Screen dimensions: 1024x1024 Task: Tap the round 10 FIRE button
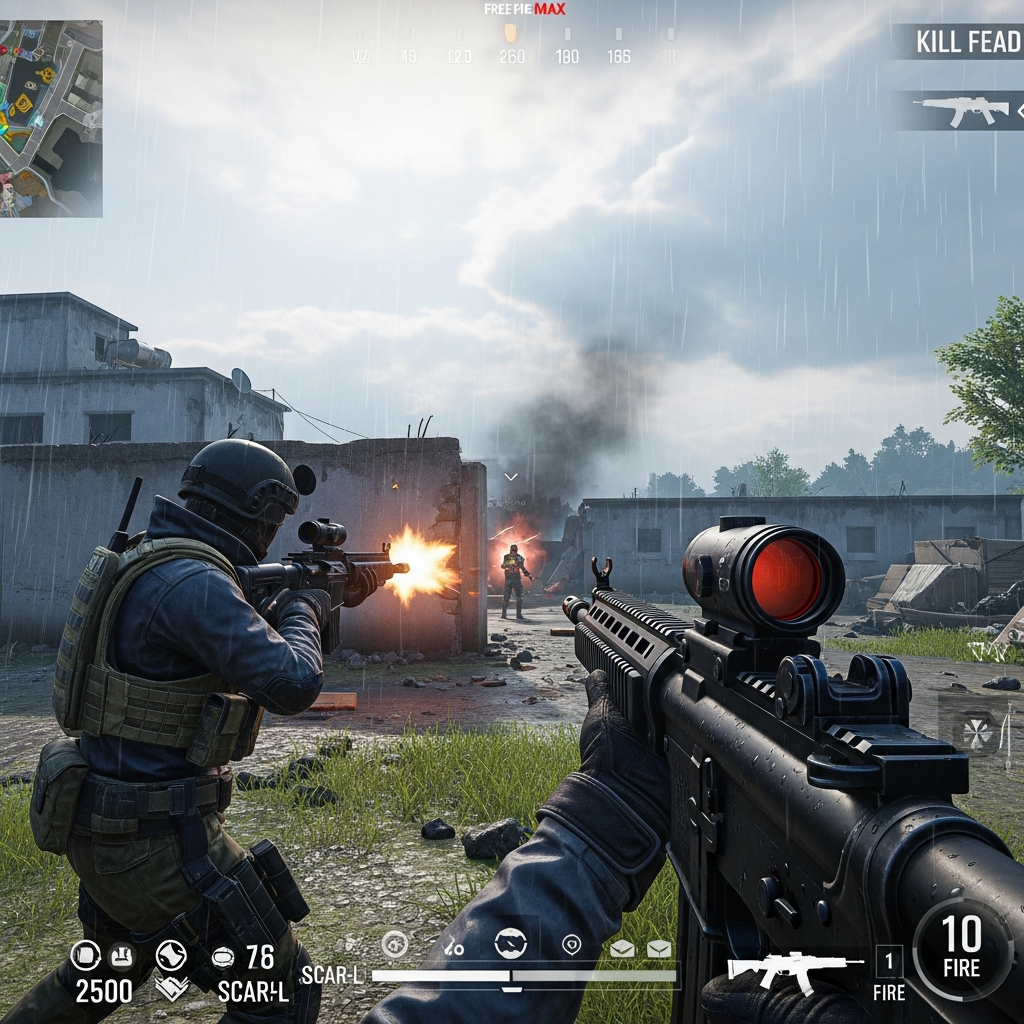(x=961, y=948)
